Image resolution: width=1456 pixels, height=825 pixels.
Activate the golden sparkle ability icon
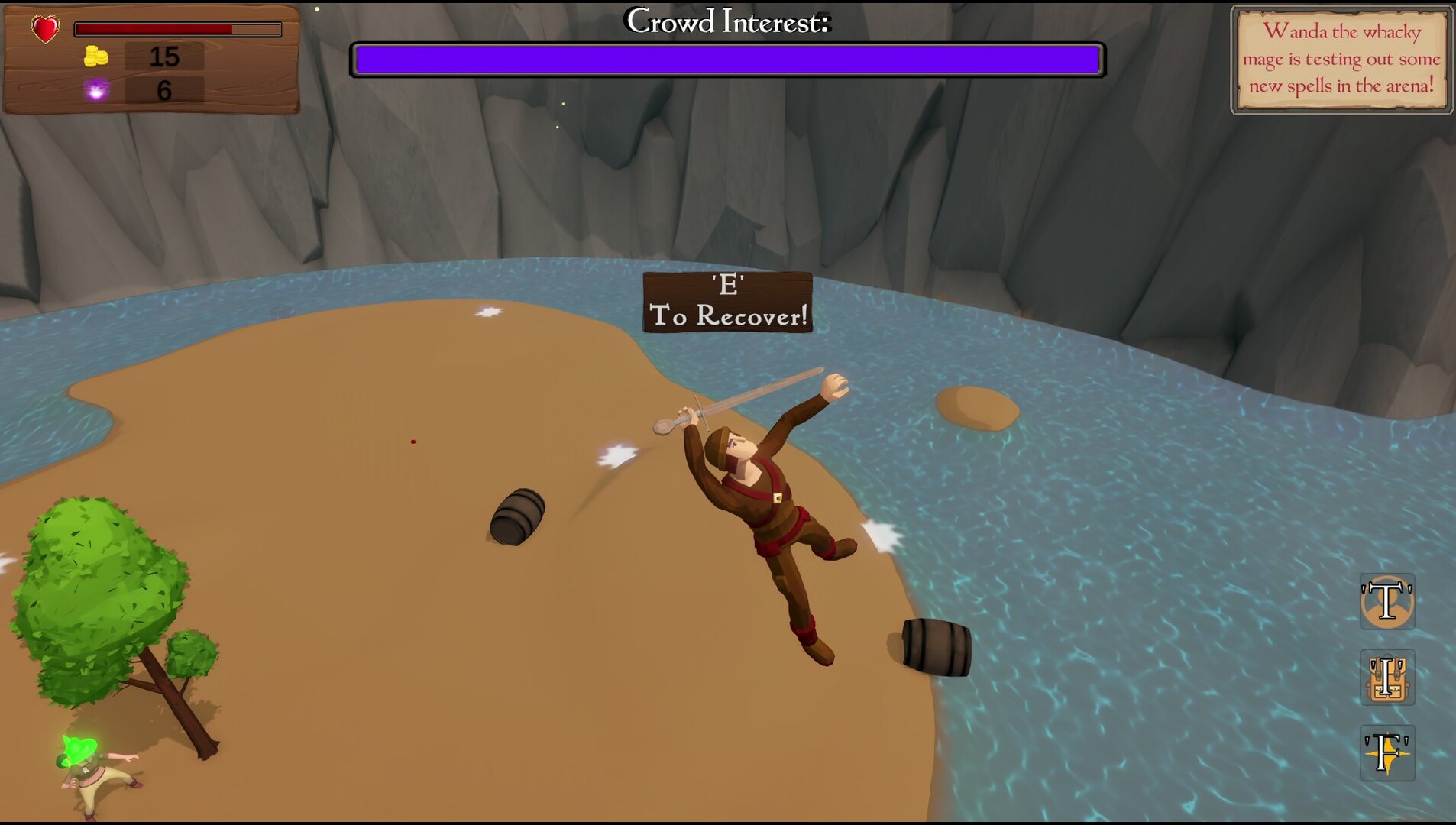tap(1387, 753)
